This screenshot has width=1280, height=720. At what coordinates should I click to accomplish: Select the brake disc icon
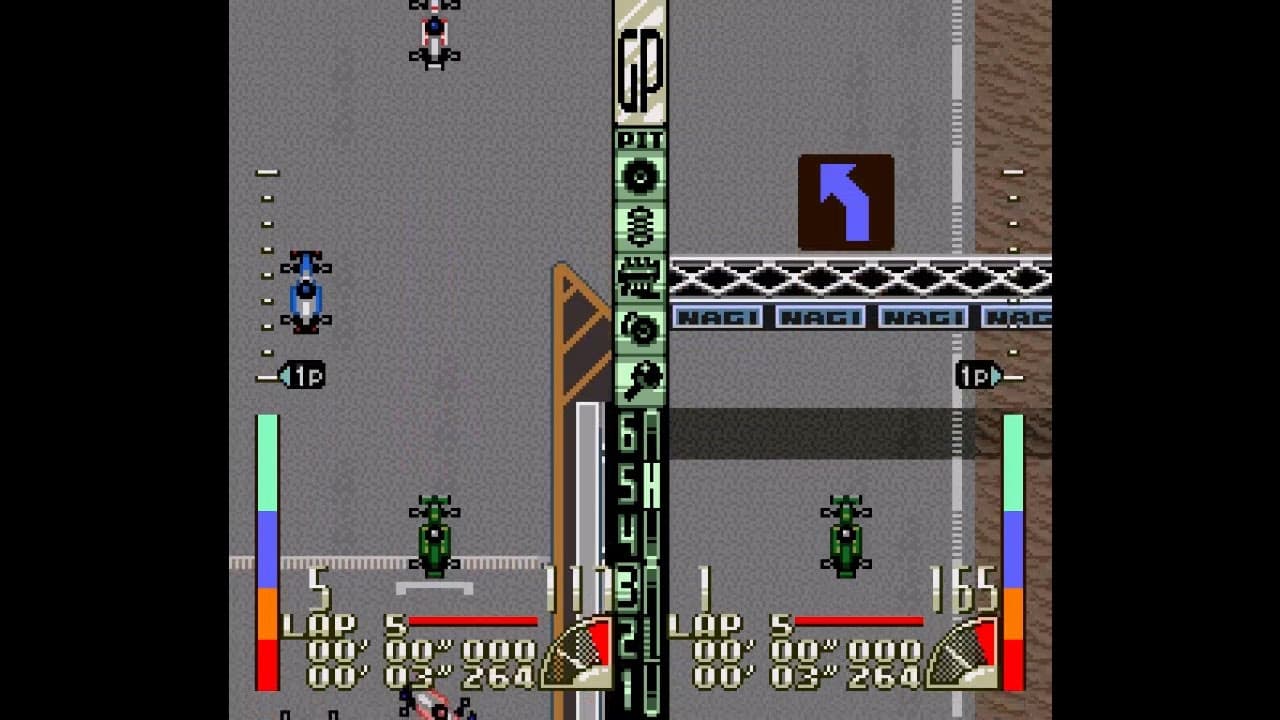pyautogui.click(x=643, y=326)
